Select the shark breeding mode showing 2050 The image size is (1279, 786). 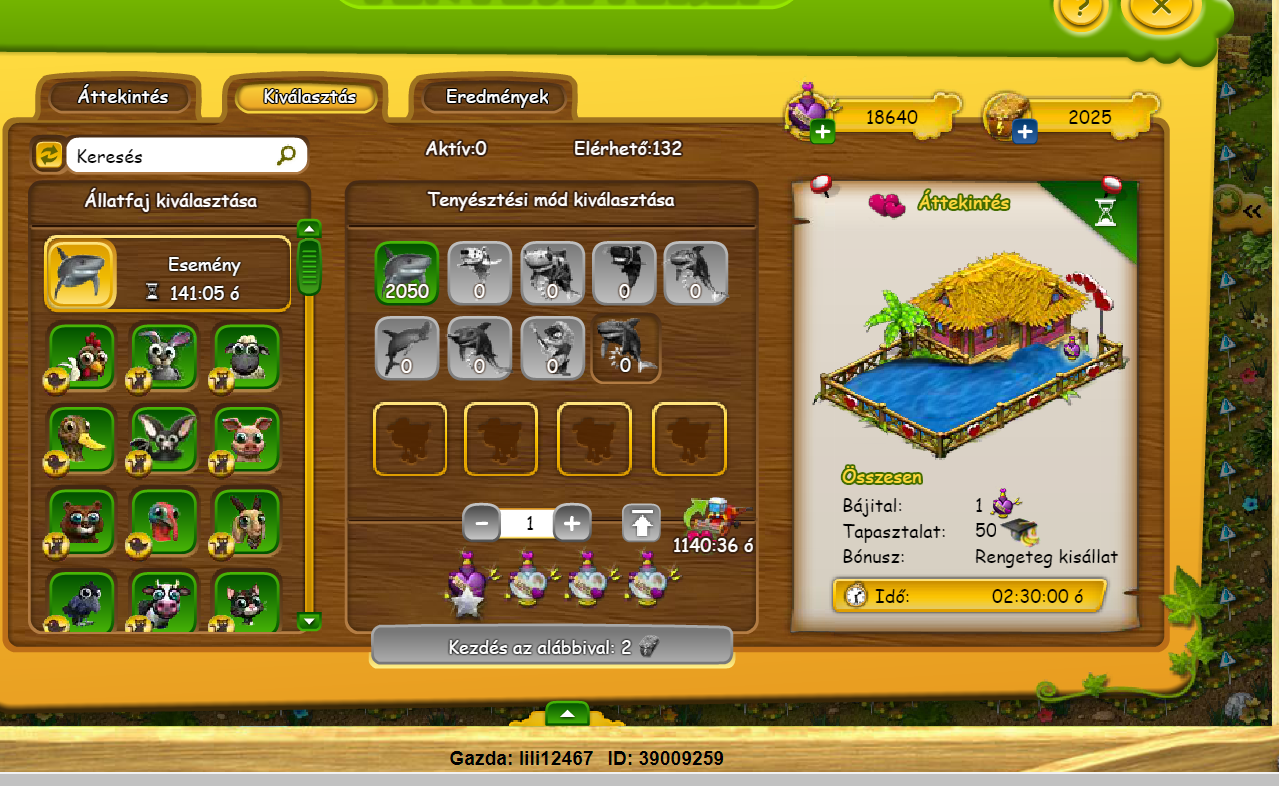coord(407,272)
